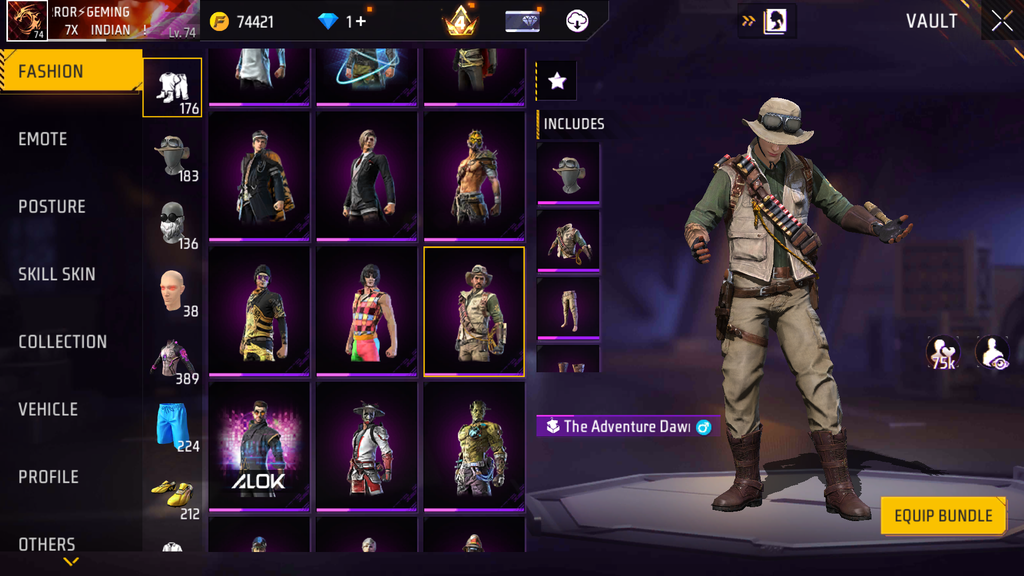Choose the colorful rainbow outfit bundle

(366, 311)
